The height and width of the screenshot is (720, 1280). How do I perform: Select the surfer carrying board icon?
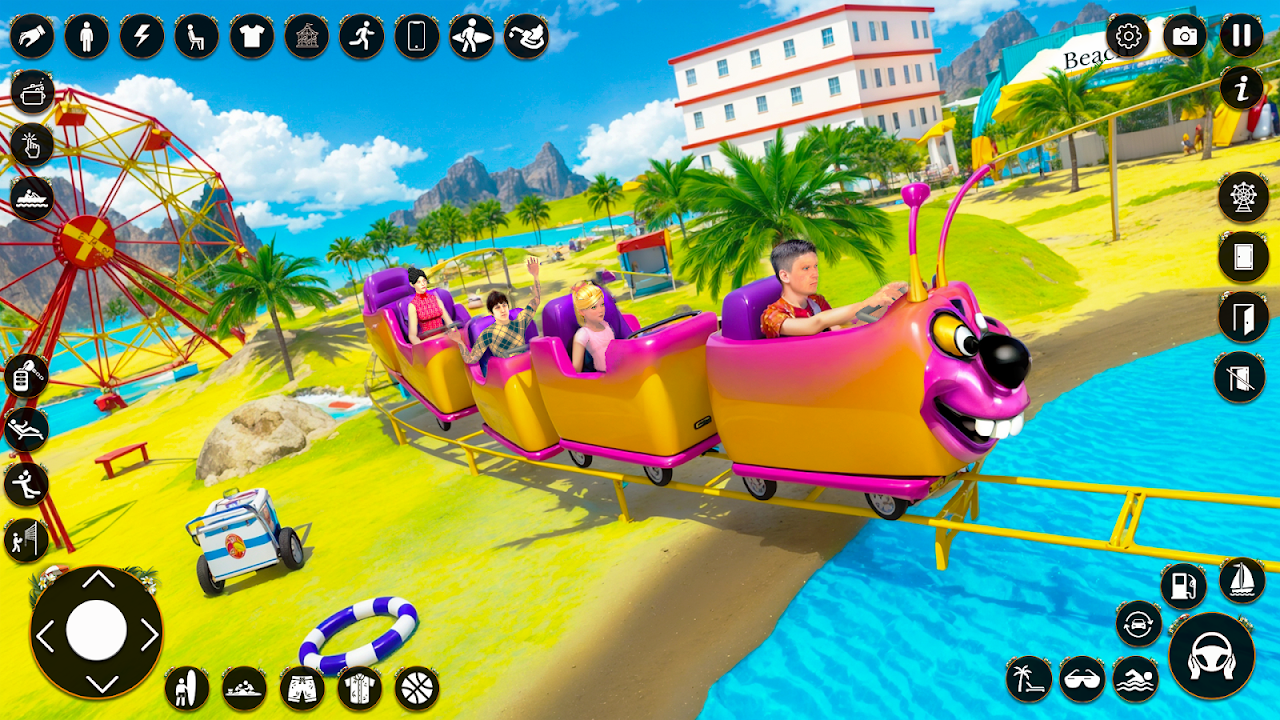point(471,37)
